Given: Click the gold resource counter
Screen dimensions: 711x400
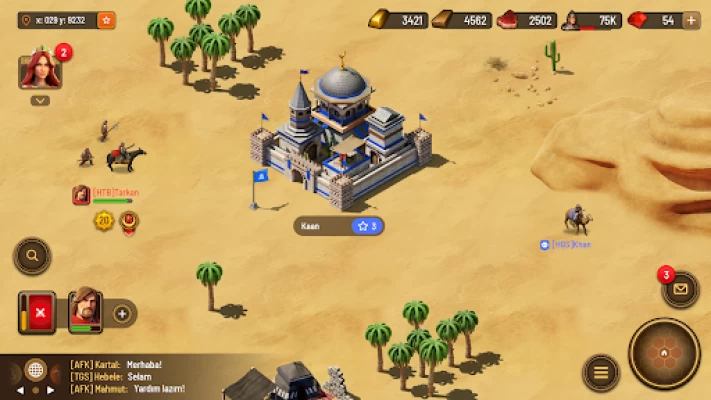Looking at the screenshot, I should 397,20.
